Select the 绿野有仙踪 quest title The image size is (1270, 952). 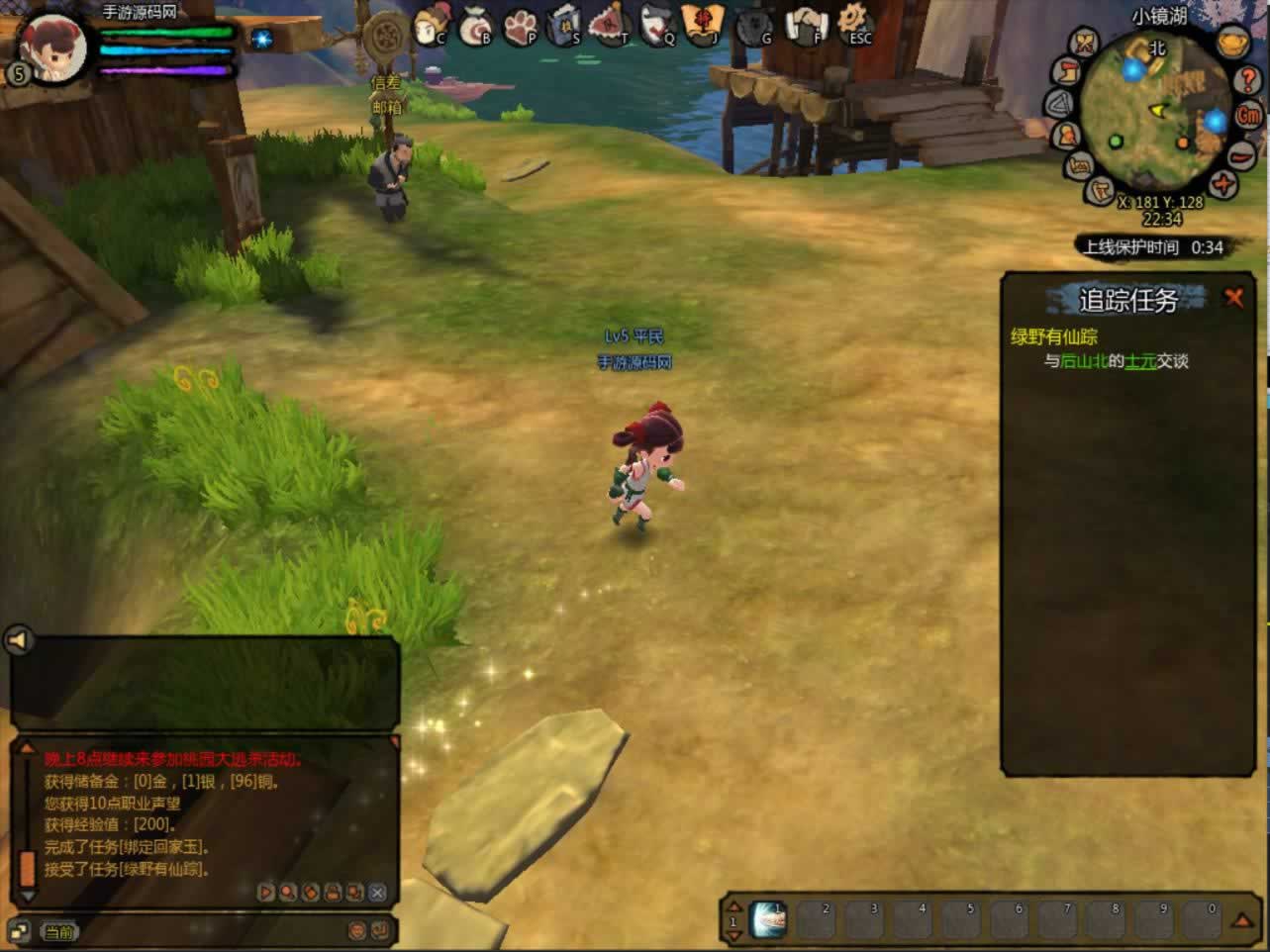coord(1053,336)
